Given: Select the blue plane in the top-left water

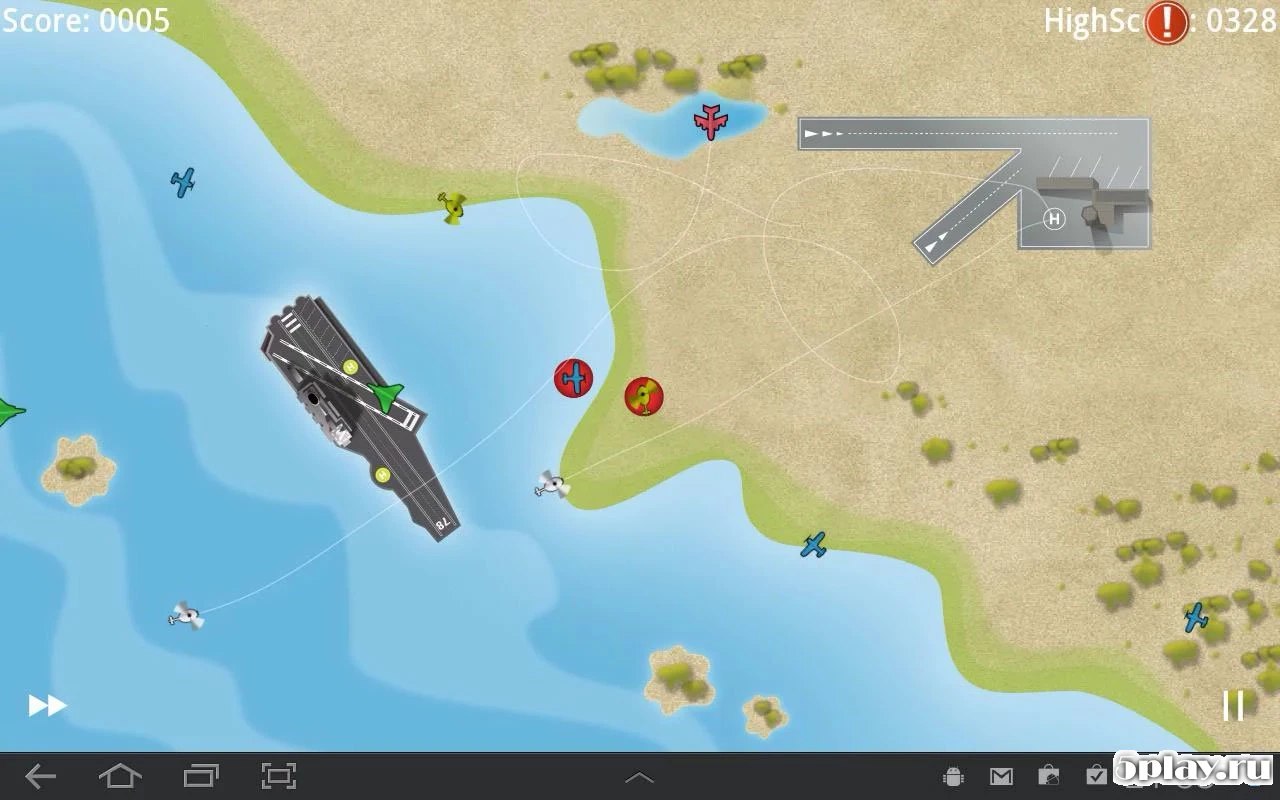Looking at the screenshot, I should [182, 183].
